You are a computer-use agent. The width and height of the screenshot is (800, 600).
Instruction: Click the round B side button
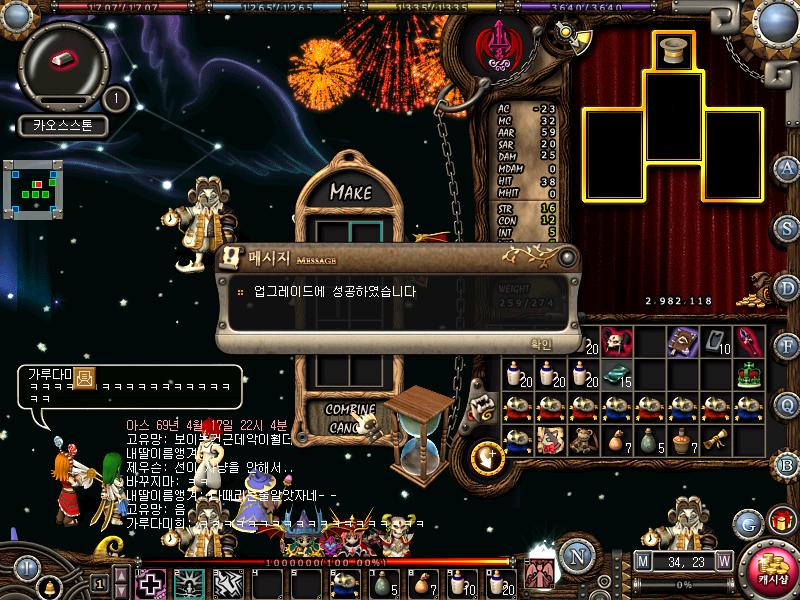(x=787, y=463)
